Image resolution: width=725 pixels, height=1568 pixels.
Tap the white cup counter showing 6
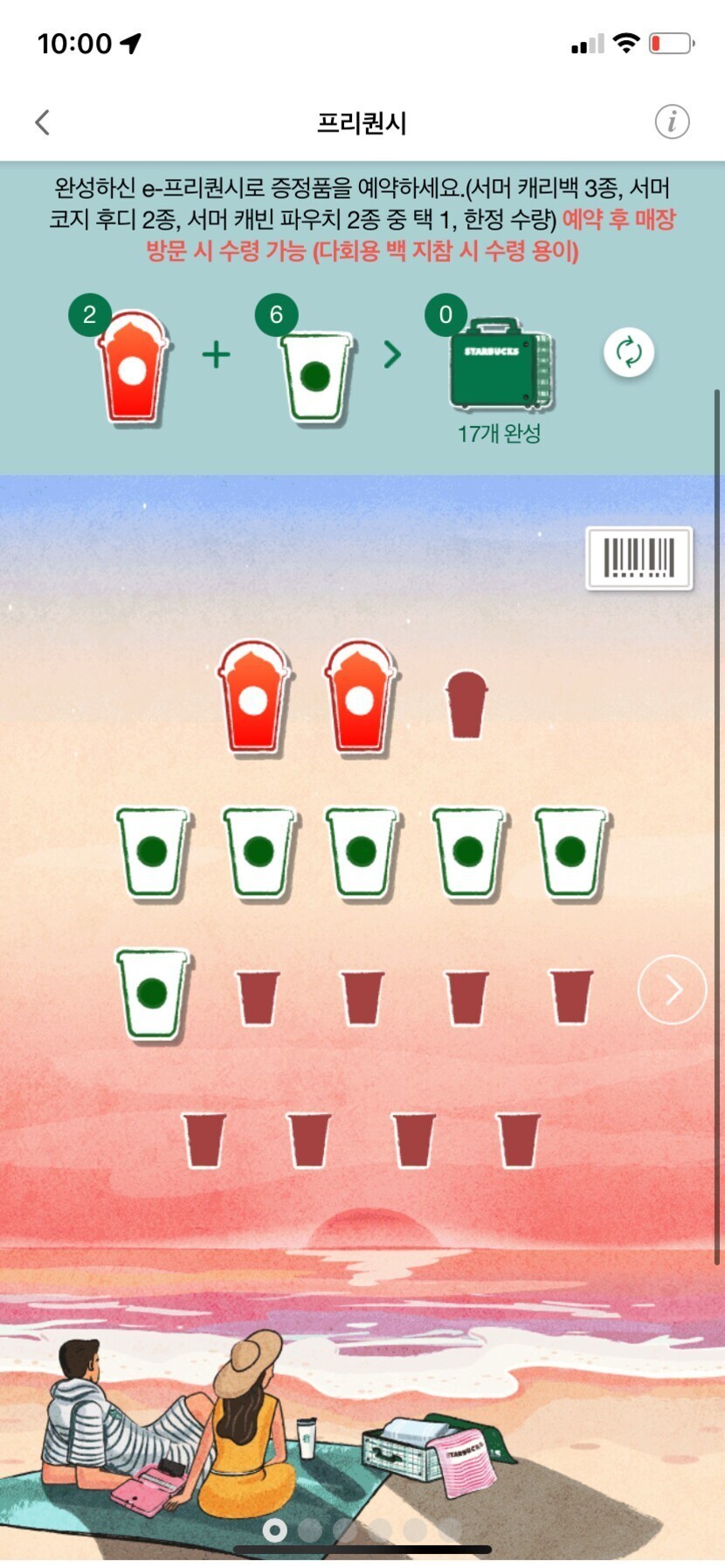point(276,315)
